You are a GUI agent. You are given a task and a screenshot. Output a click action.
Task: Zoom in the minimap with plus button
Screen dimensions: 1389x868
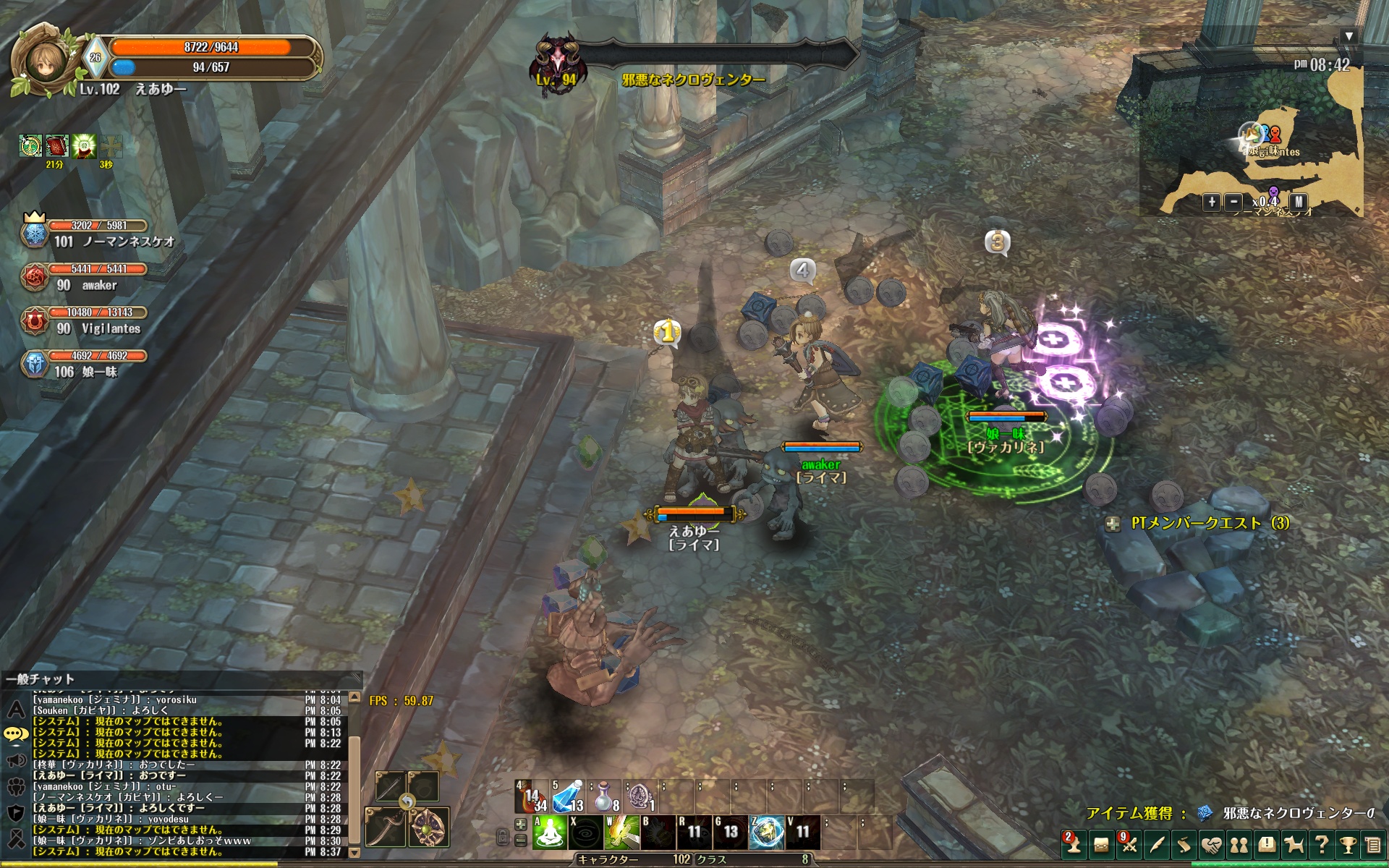tap(1212, 203)
